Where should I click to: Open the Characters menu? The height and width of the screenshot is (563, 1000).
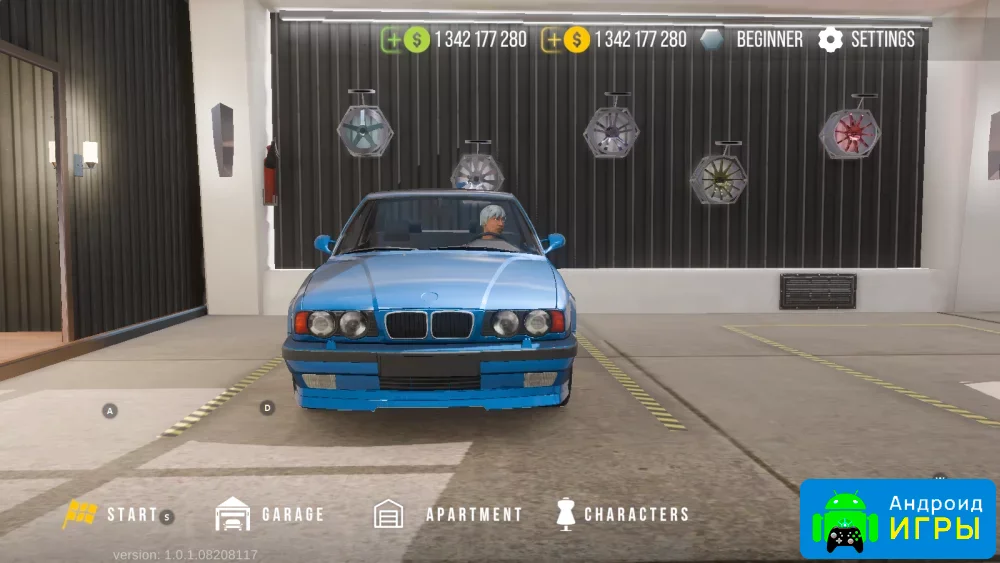tap(622, 514)
